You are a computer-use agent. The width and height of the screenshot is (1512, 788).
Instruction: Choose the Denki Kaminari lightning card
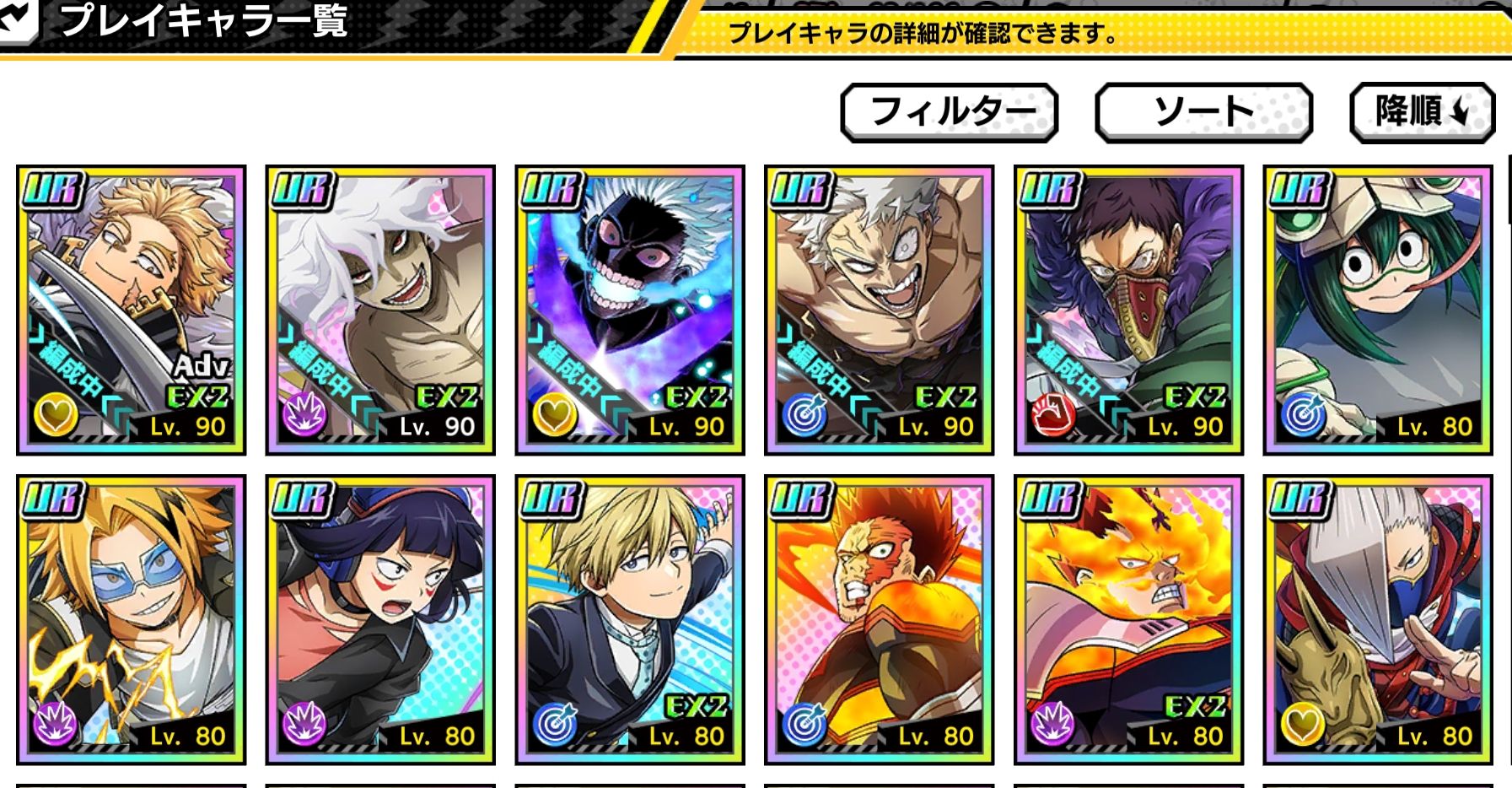(x=132, y=619)
